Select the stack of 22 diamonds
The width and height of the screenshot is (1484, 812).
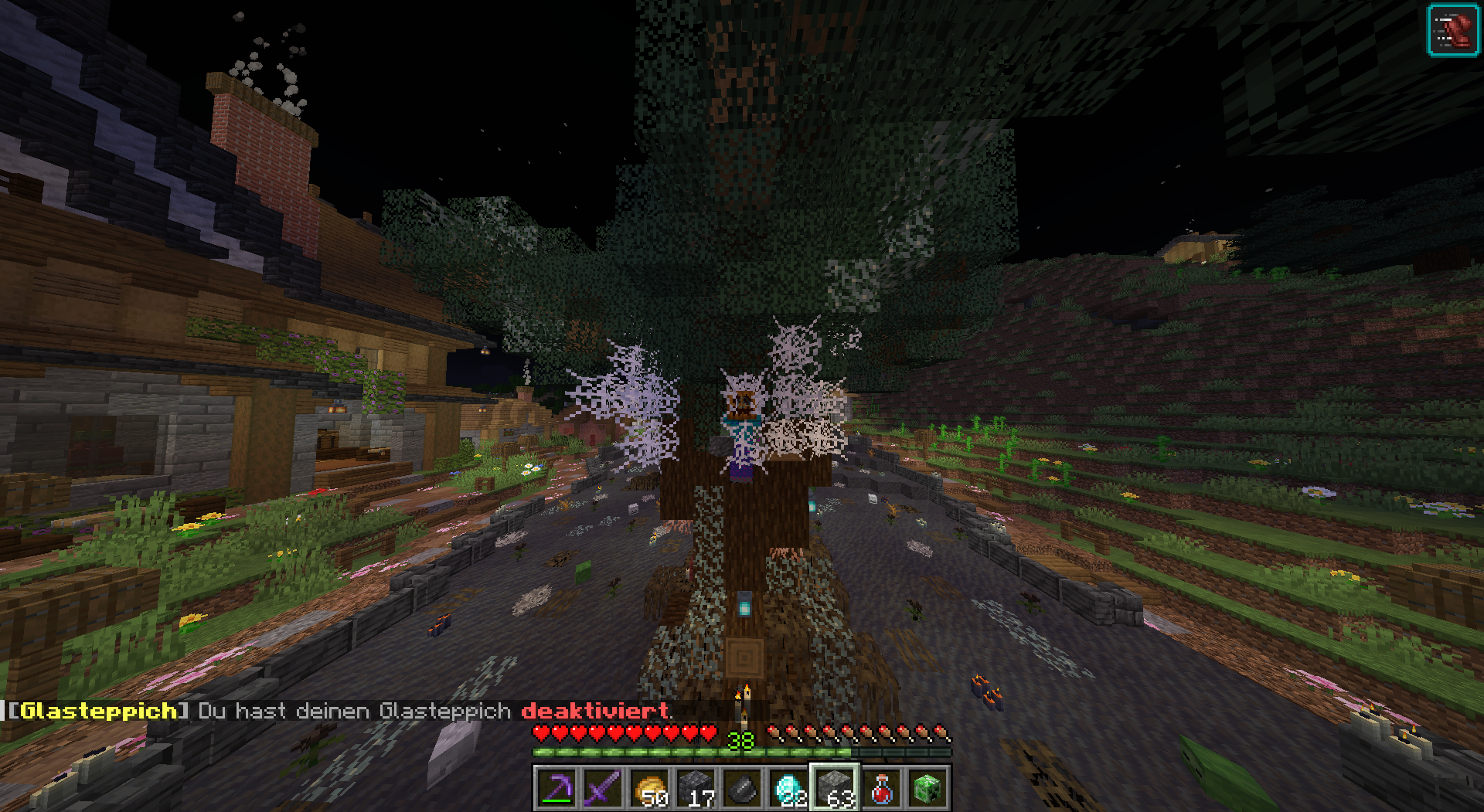(x=788, y=789)
